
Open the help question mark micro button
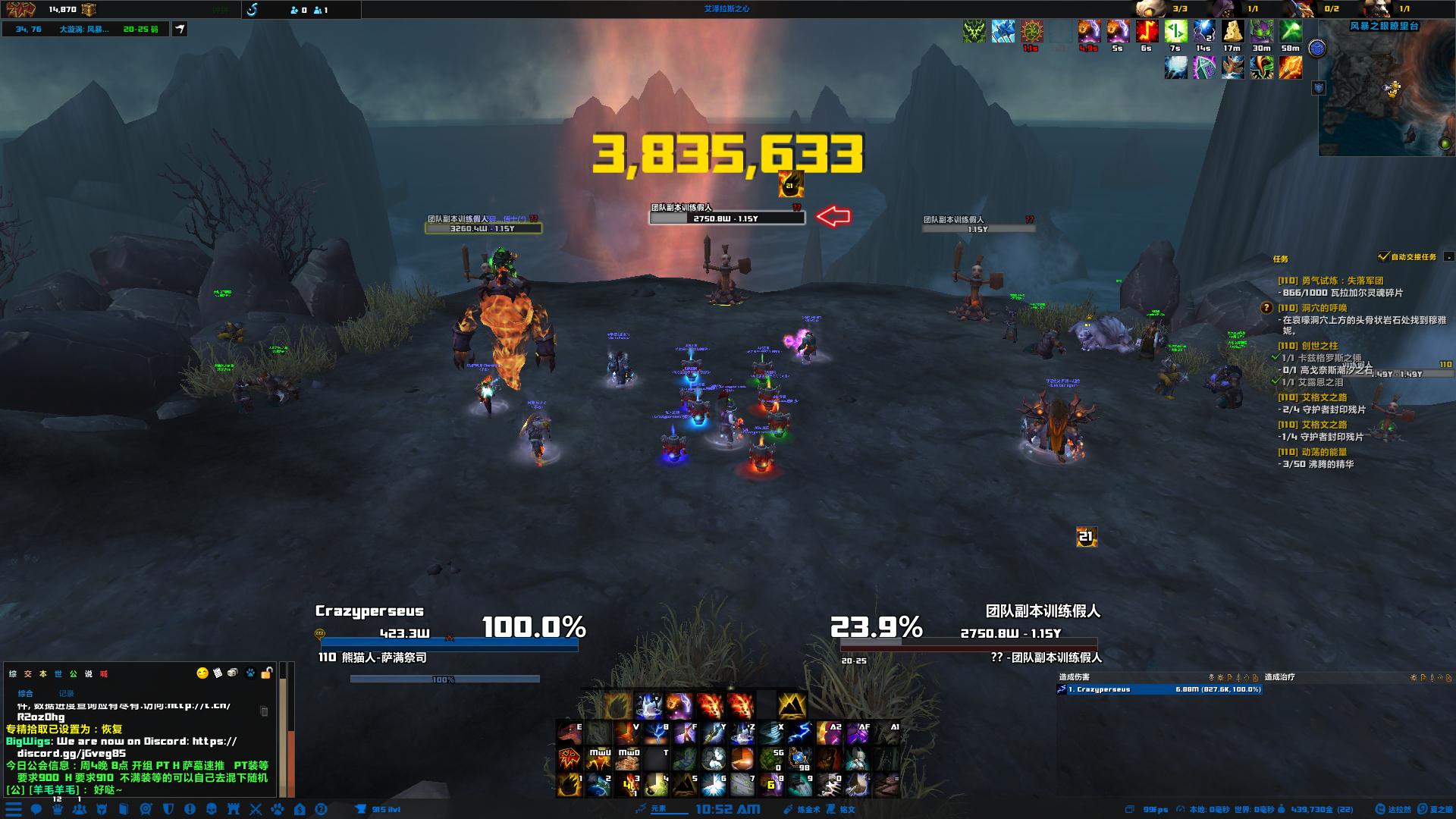tap(321, 809)
